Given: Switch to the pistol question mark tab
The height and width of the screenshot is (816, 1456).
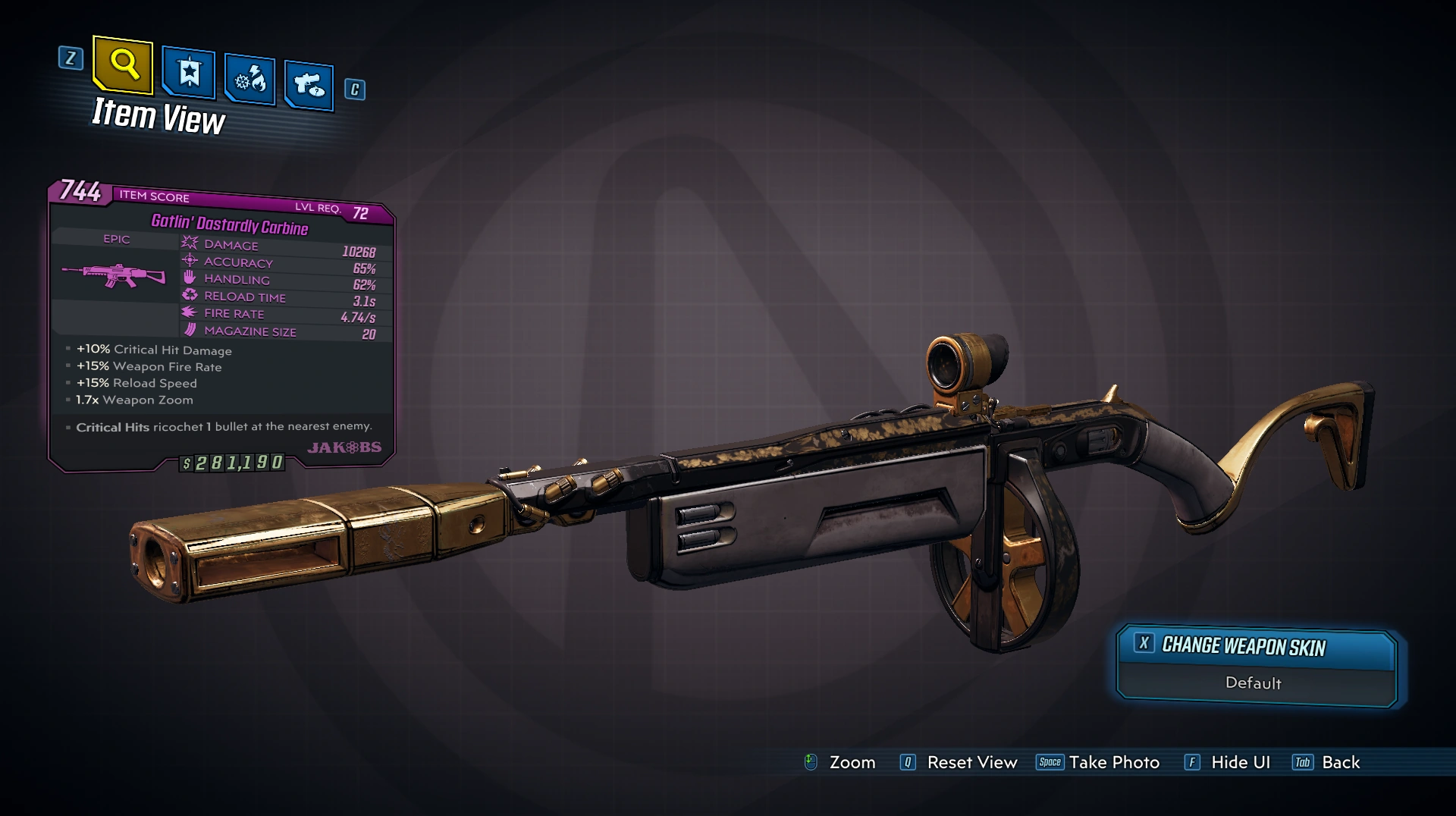Looking at the screenshot, I should point(309,84).
